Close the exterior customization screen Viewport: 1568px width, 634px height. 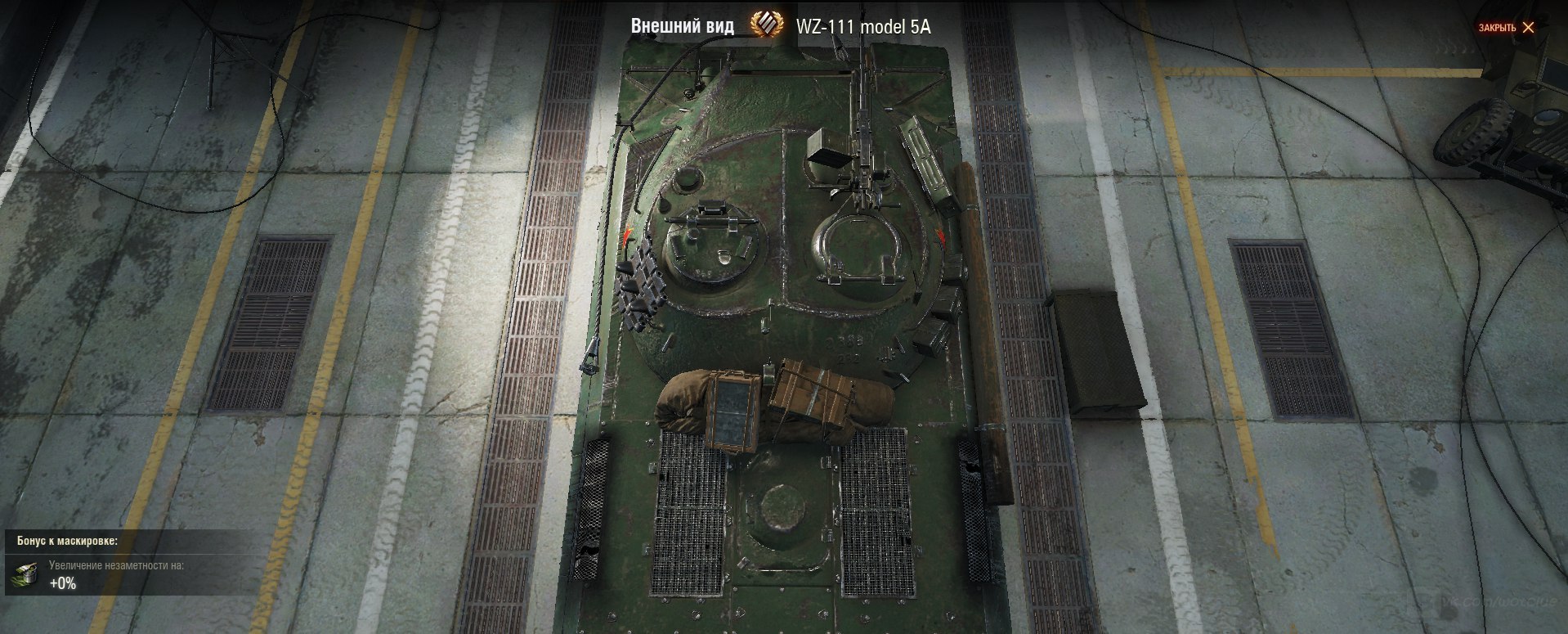(1507, 27)
